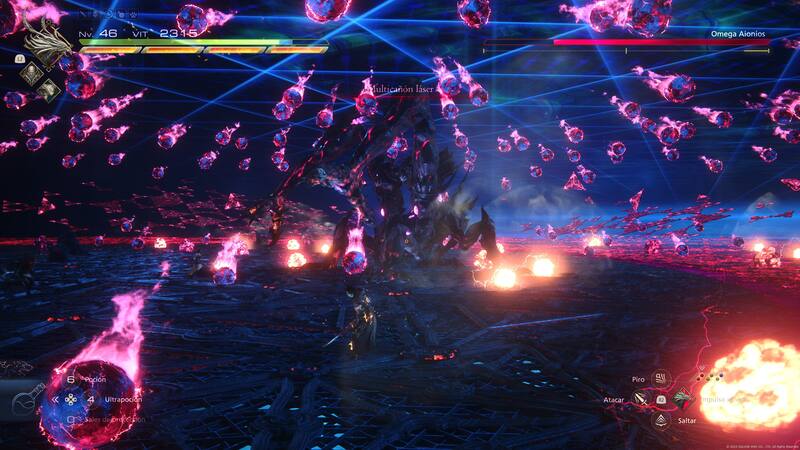
Task: Trigger the Saltar jump icon
Action: 660,419
